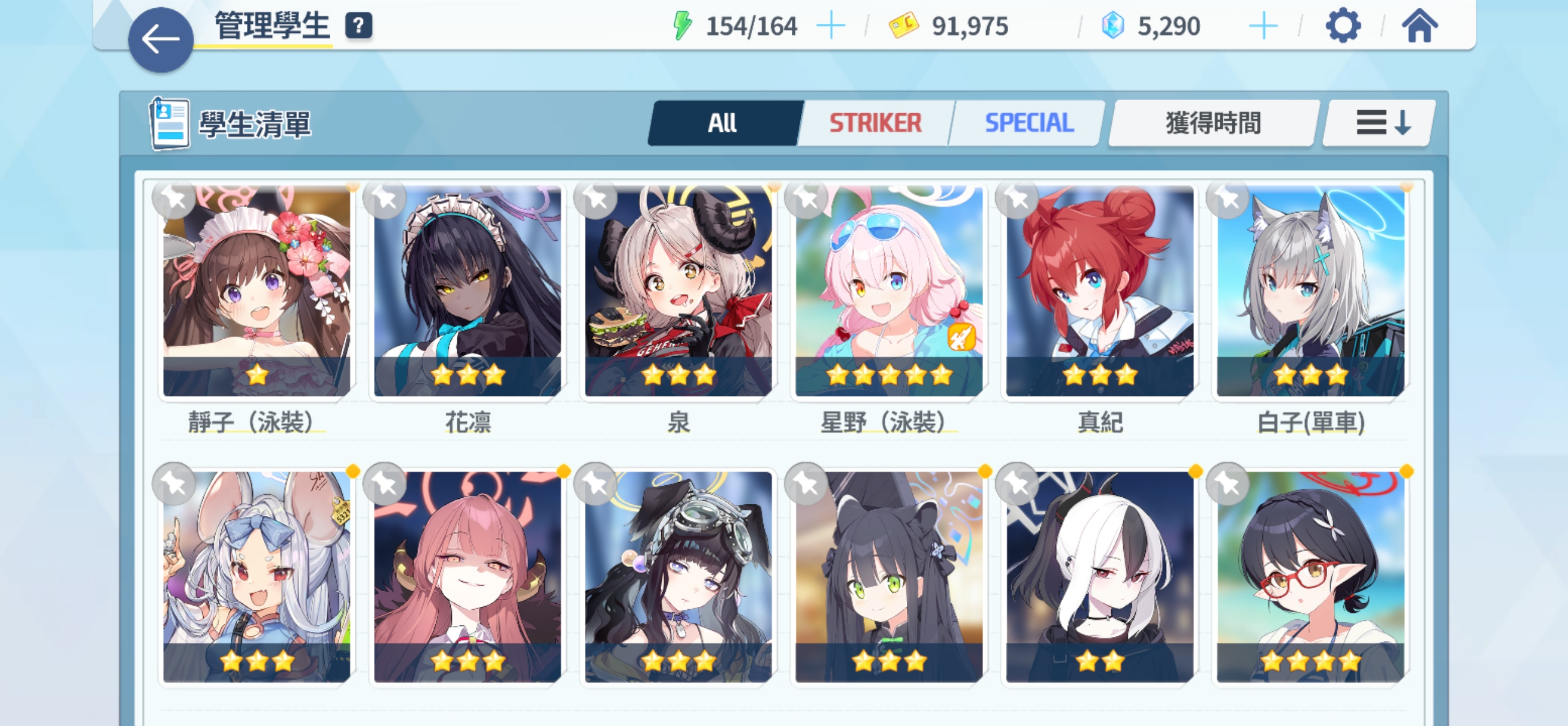Viewport: 1568px width, 726px height.
Task: Choose the red-glasses student card
Action: coord(1310,577)
